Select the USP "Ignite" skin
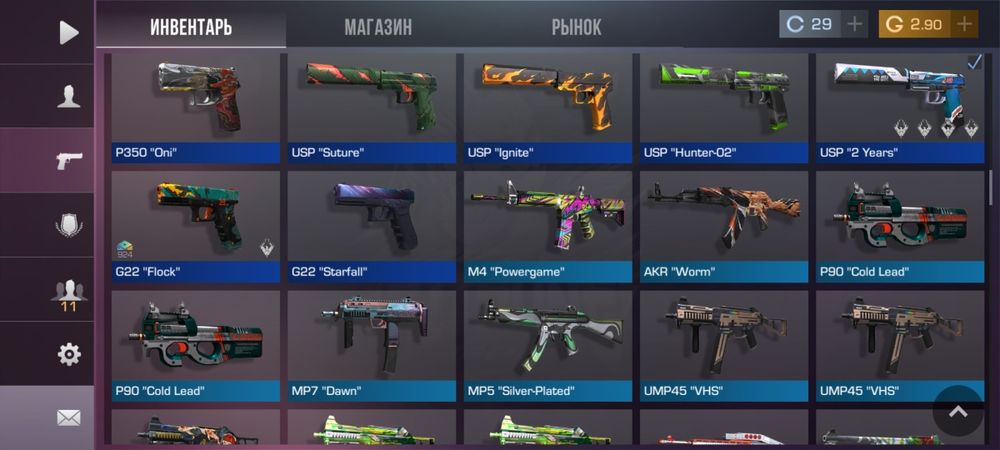 [x=548, y=105]
